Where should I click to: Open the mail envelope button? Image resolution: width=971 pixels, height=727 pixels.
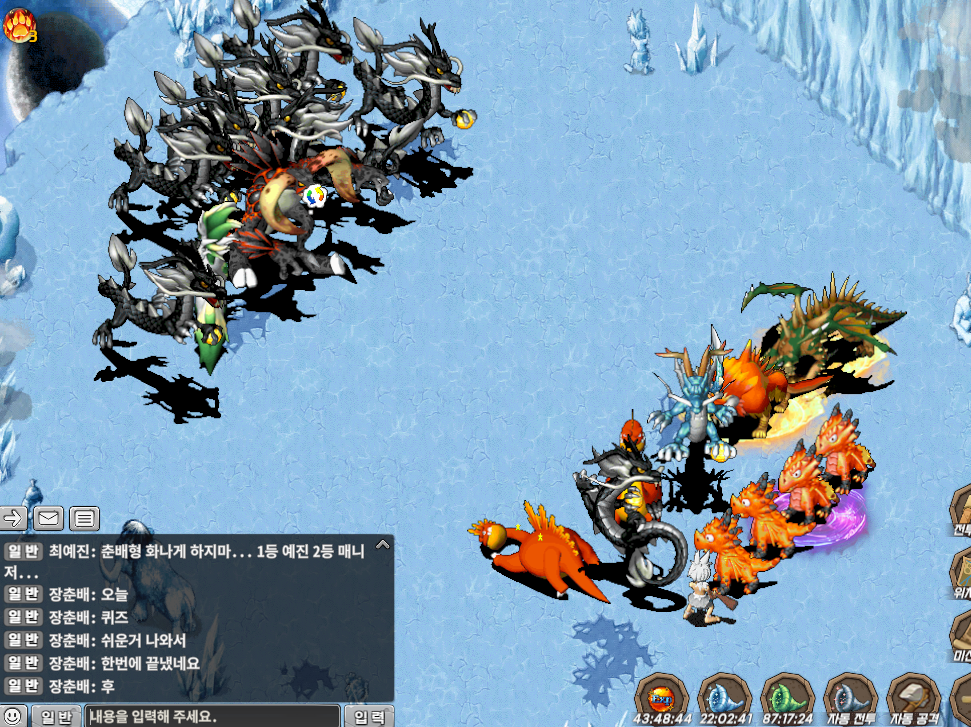point(48,518)
